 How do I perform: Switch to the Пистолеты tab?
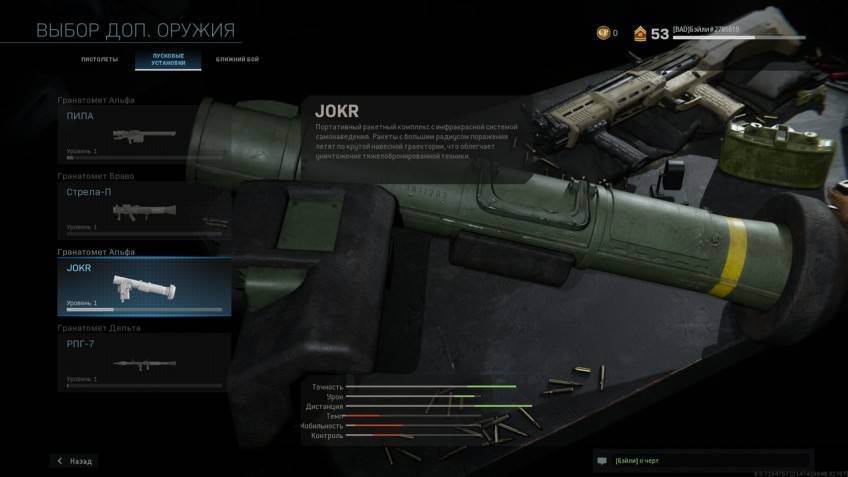coord(99,60)
